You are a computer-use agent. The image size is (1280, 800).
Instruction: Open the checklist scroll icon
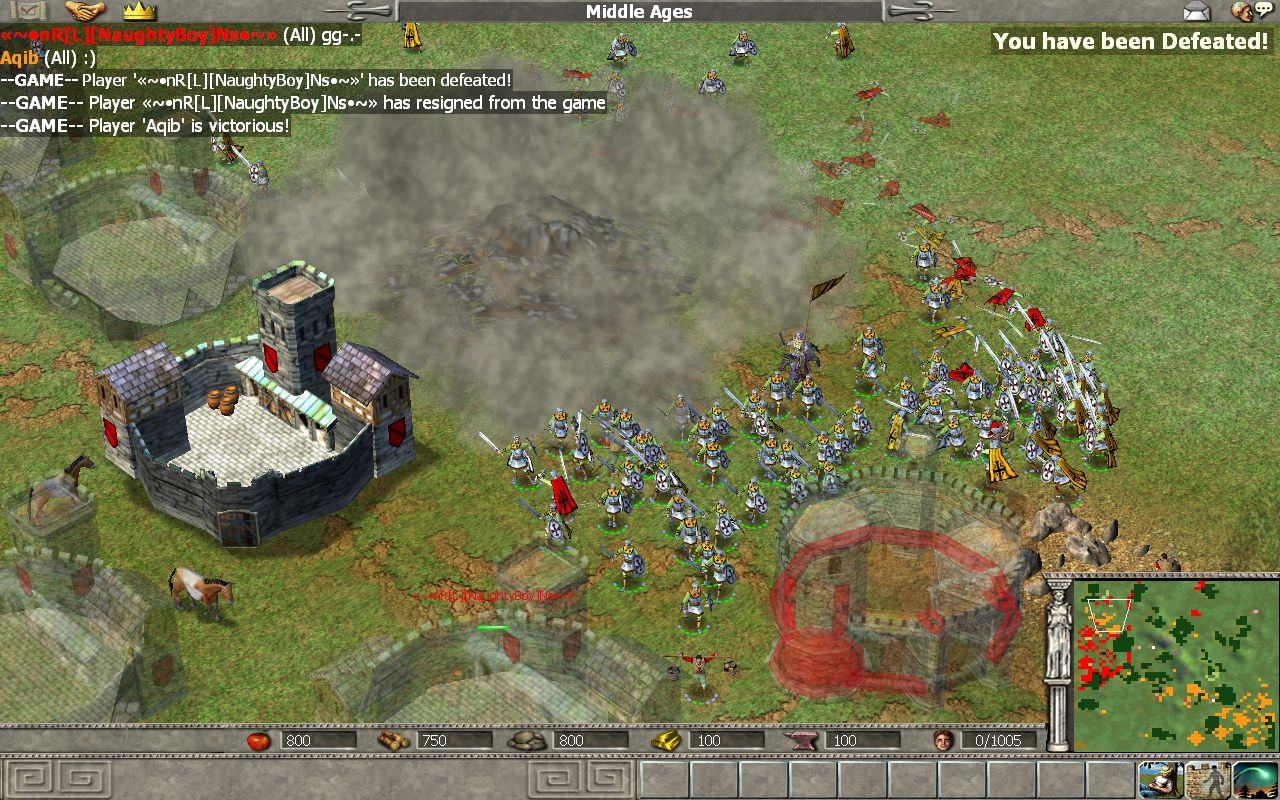click(33, 10)
